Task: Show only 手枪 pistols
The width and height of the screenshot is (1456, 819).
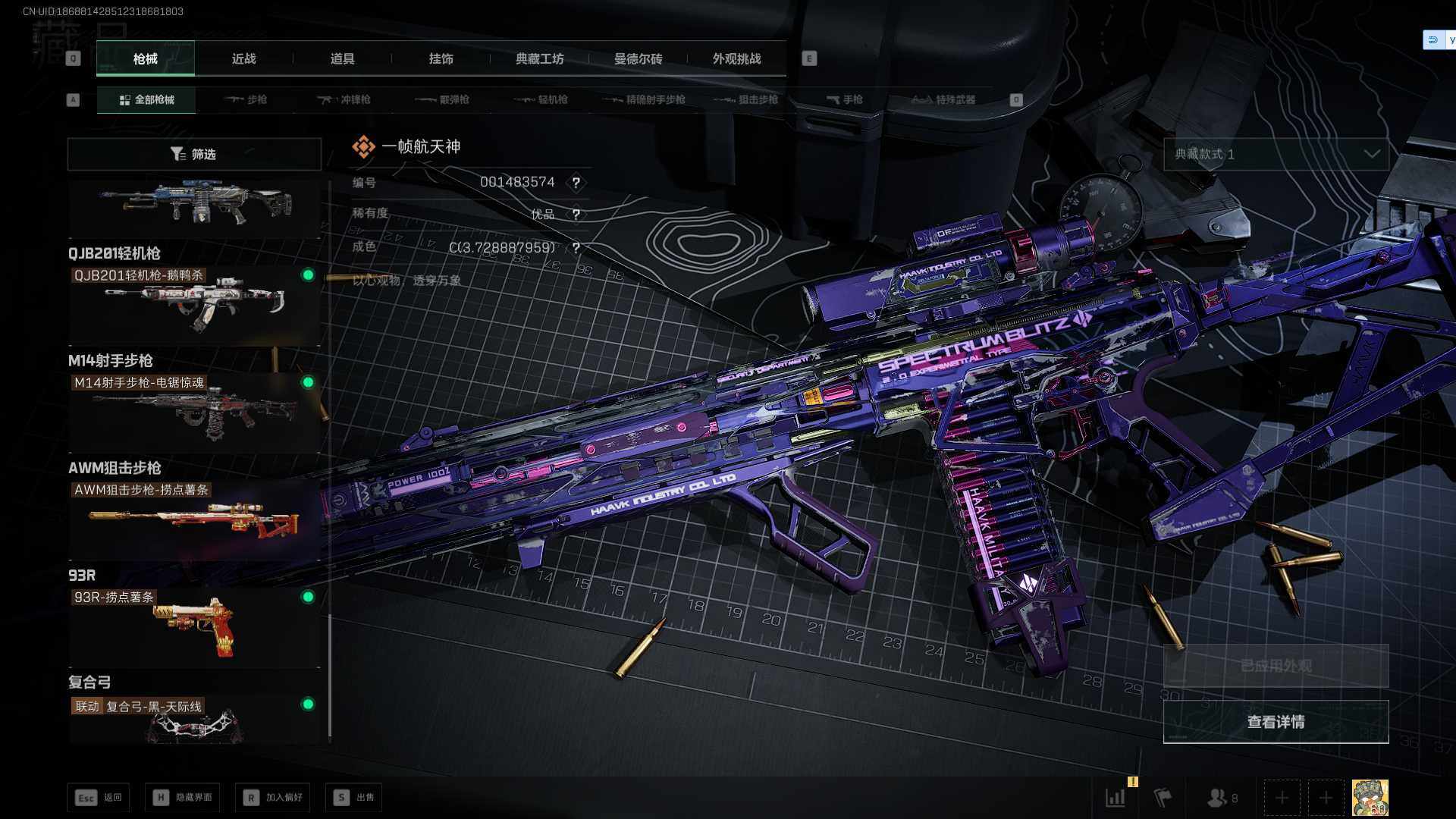Action: pyautogui.click(x=845, y=100)
